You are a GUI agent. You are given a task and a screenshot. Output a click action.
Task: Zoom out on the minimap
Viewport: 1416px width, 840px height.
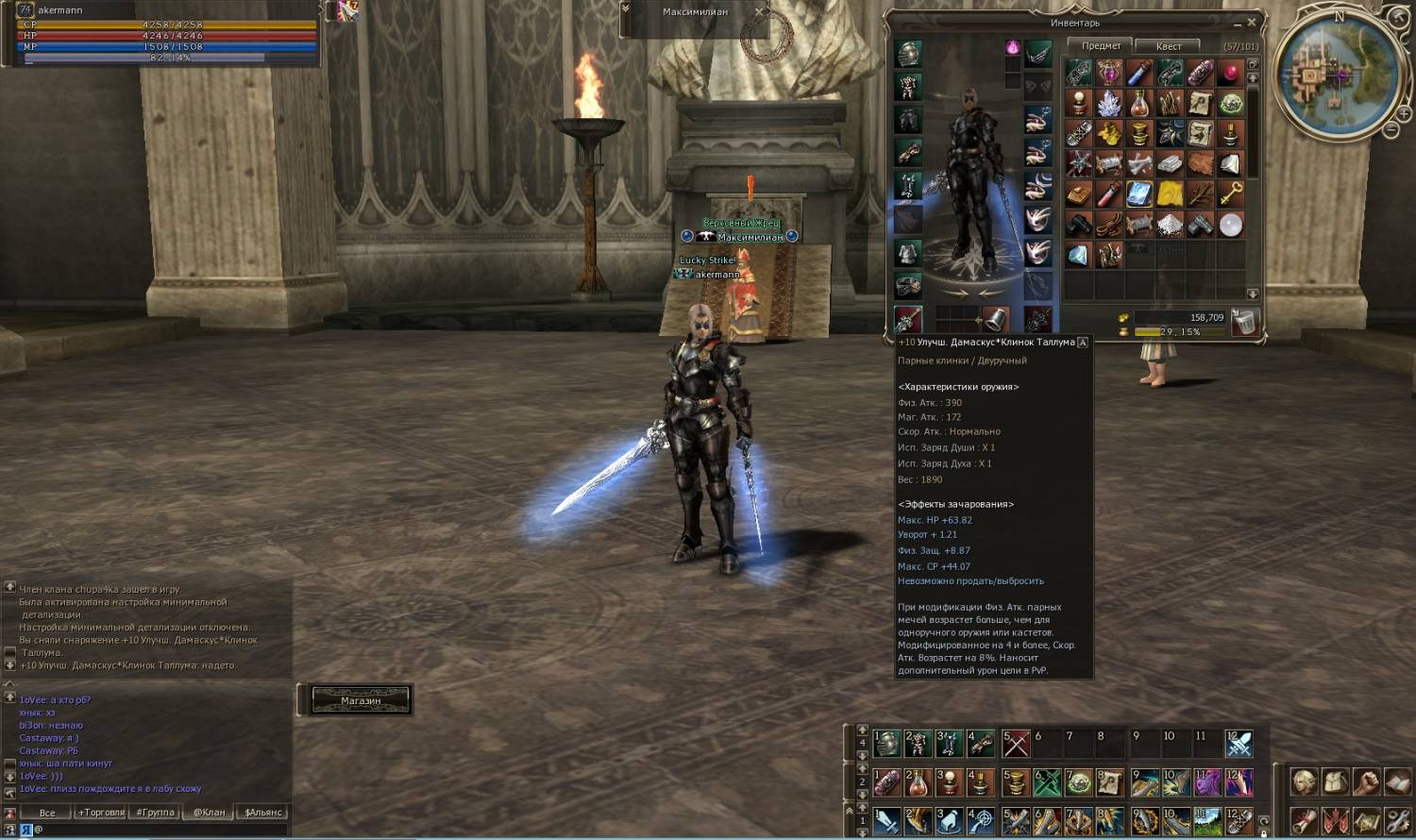[1391, 129]
